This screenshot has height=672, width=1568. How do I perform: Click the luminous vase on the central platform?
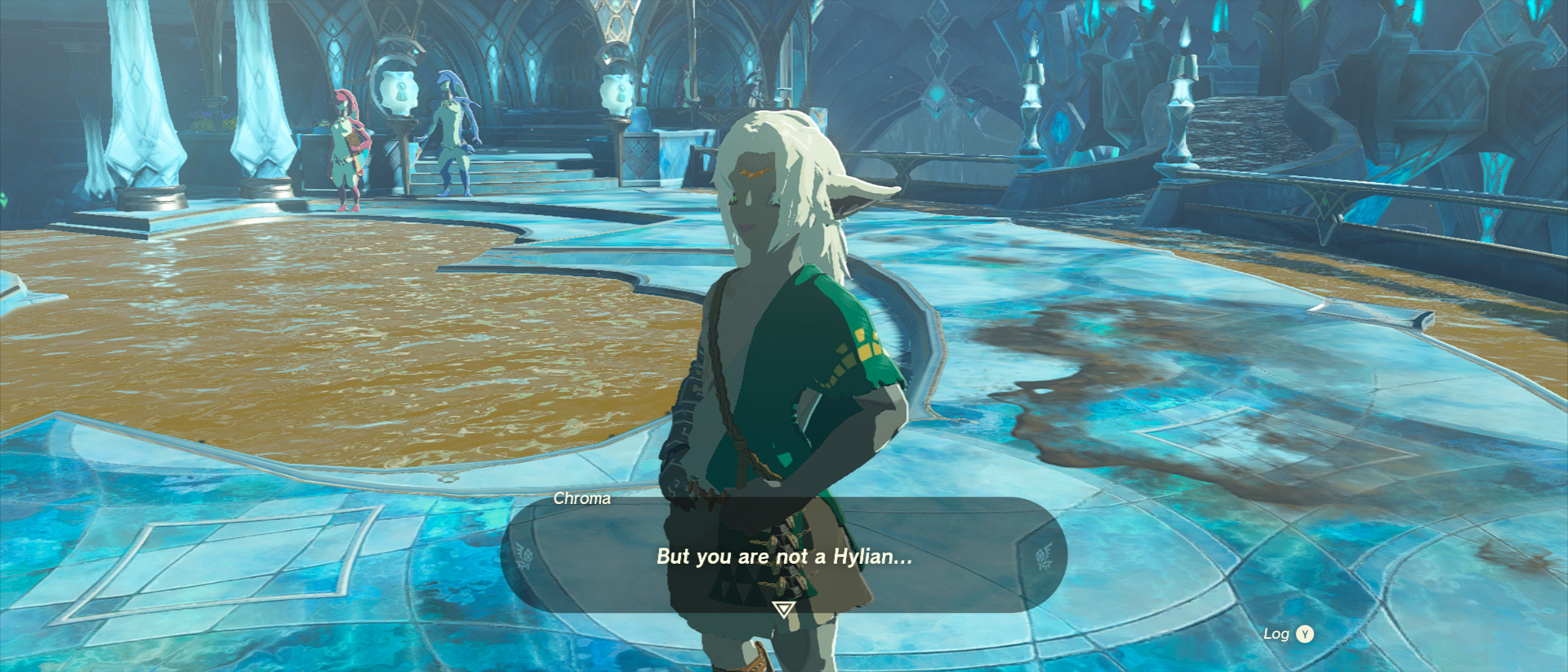[617, 93]
